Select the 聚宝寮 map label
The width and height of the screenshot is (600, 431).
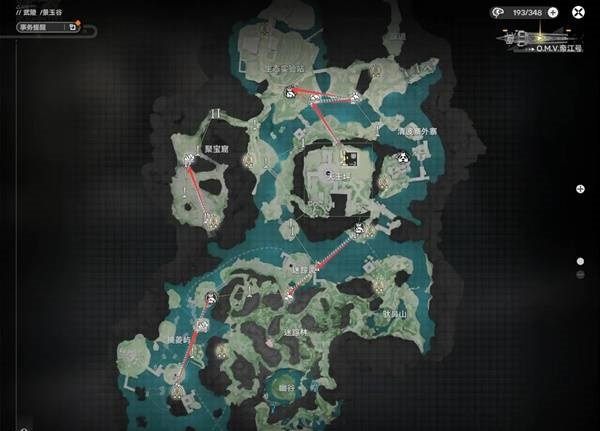pyautogui.click(x=218, y=147)
